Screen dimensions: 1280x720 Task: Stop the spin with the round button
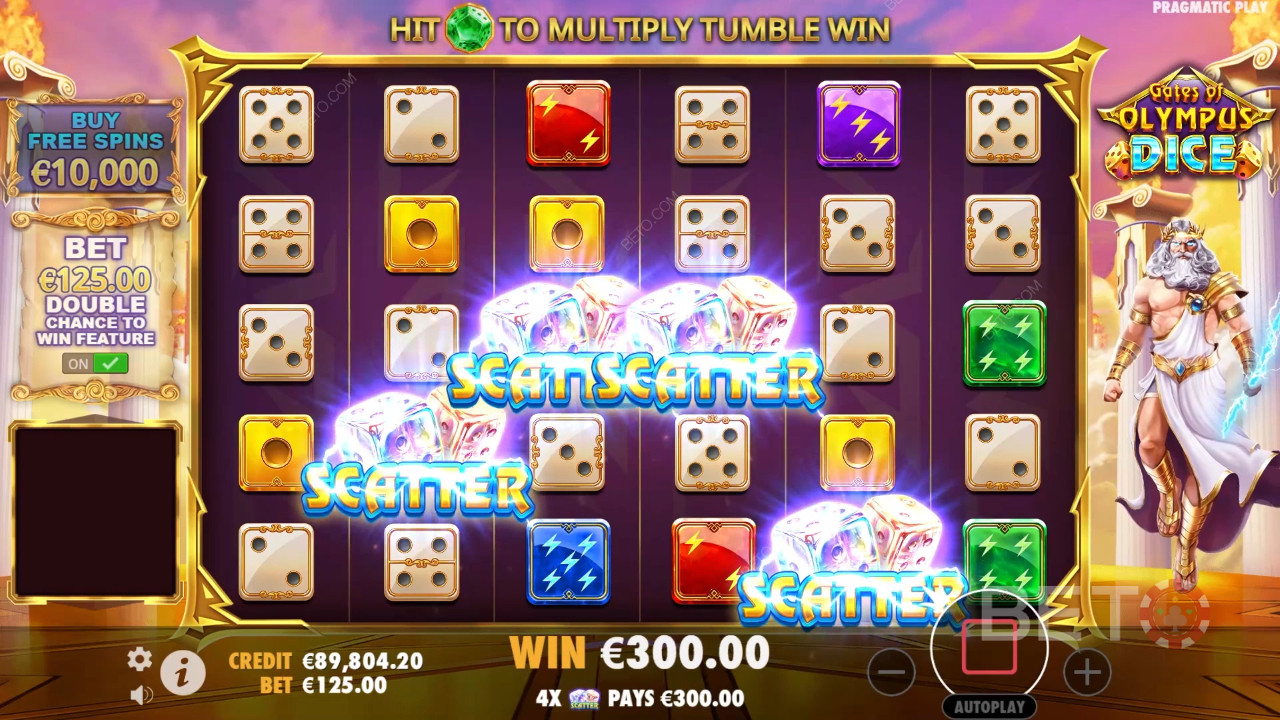coord(989,647)
